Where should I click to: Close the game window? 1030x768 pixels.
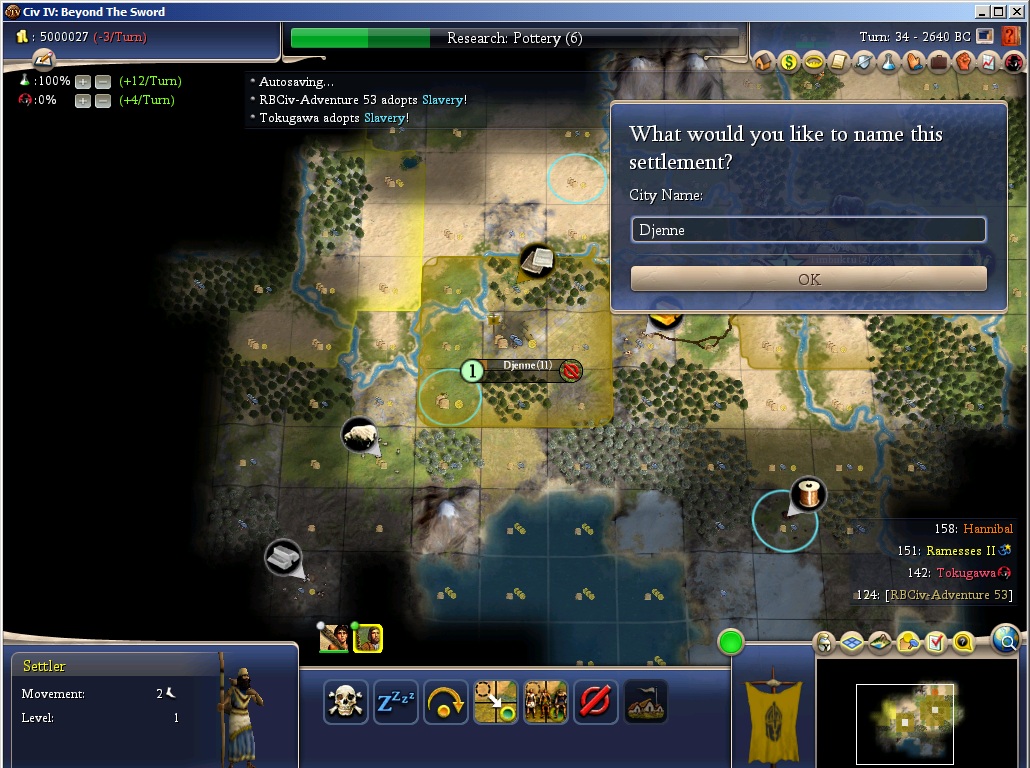(1016, 12)
